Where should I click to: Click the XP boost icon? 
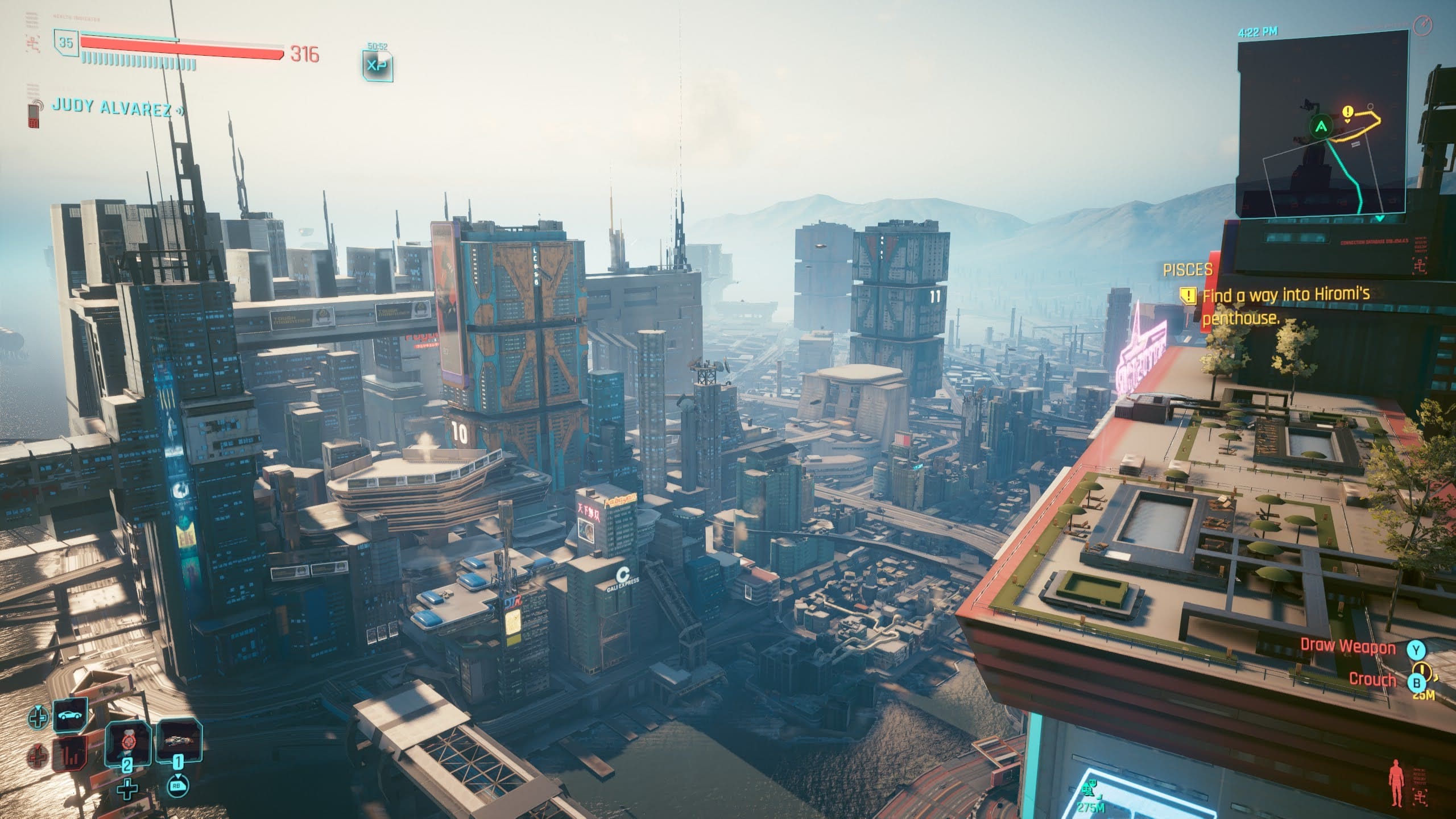(377, 65)
